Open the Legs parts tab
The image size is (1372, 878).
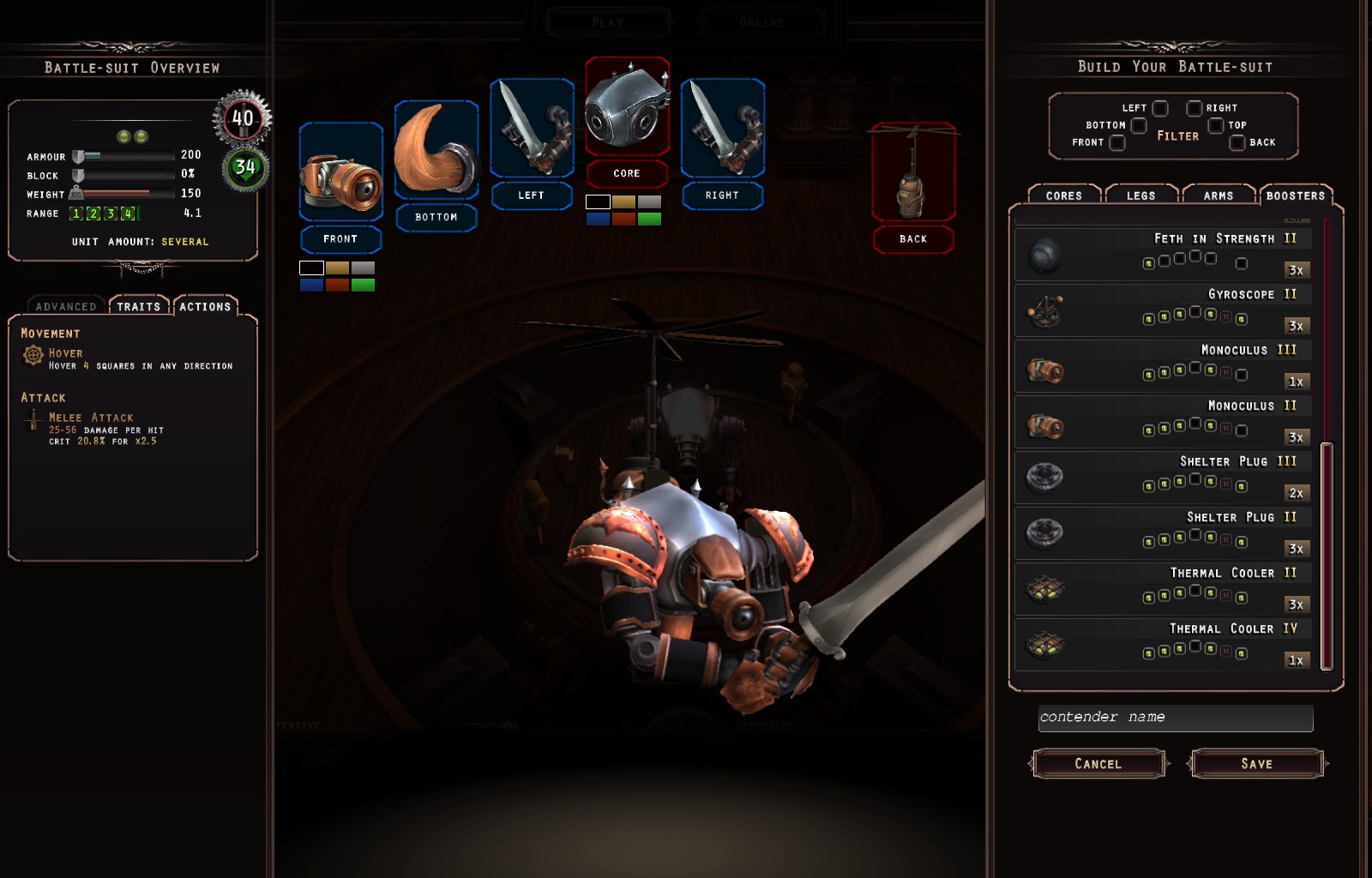pos(1140,195)
